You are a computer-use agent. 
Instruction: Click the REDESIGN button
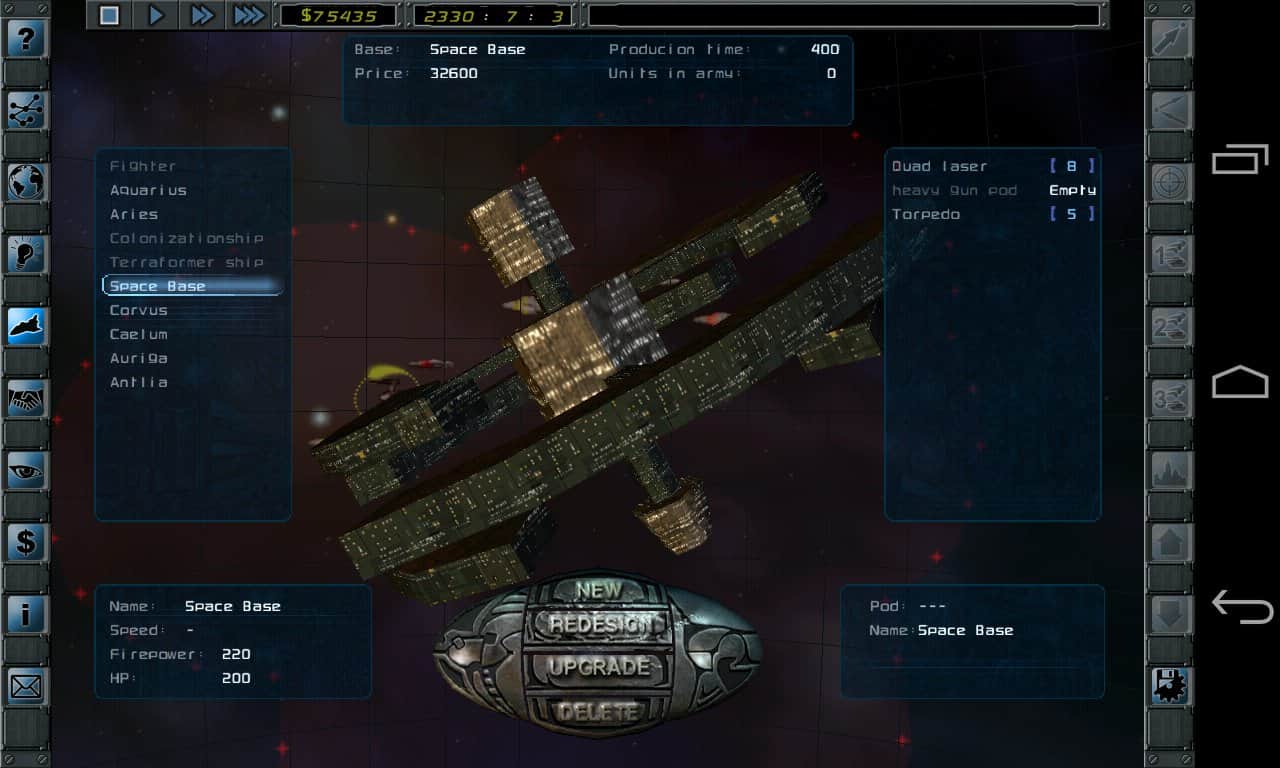(x=598, y=625)
